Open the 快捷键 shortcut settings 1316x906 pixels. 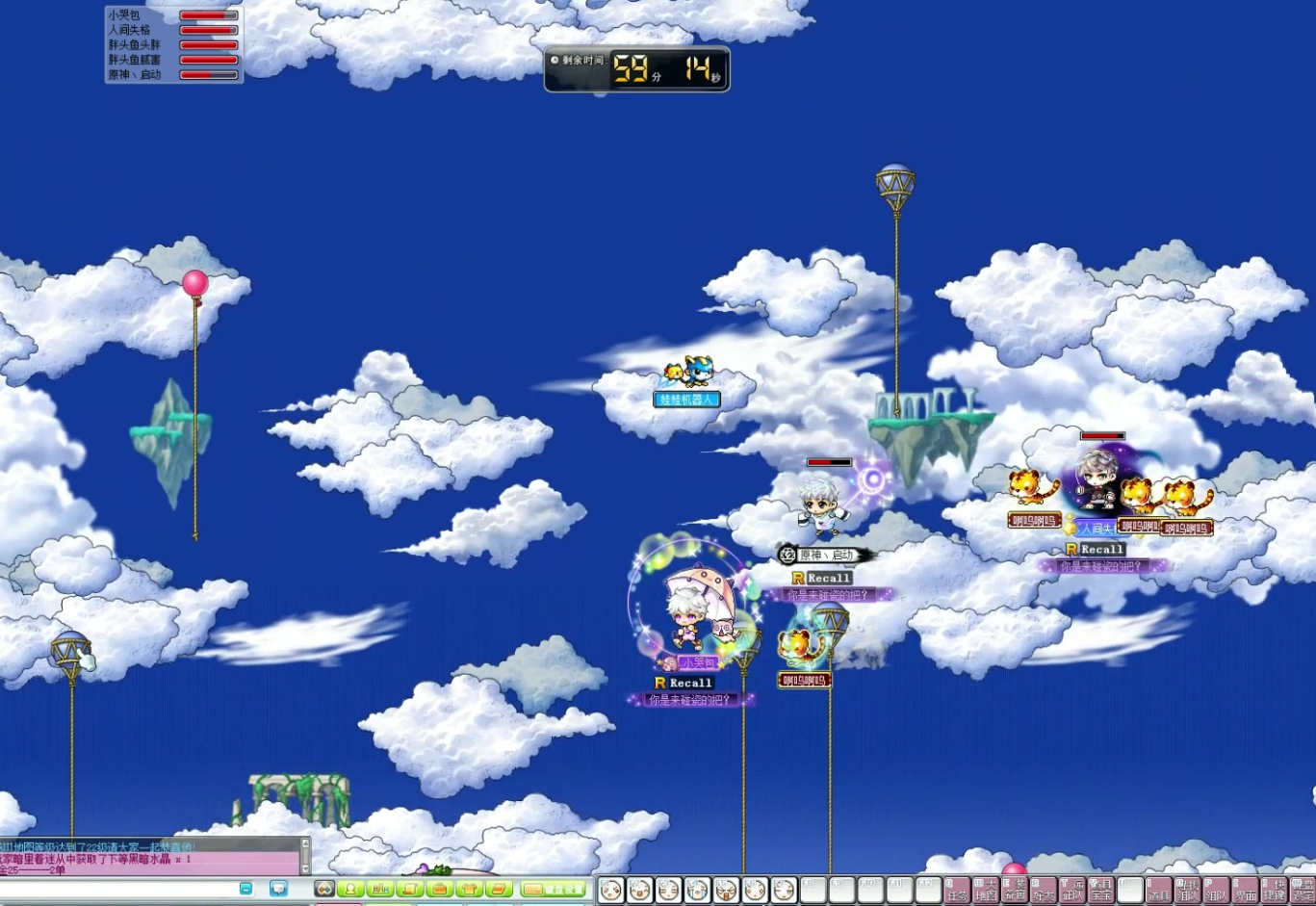tap(1276, 890)
